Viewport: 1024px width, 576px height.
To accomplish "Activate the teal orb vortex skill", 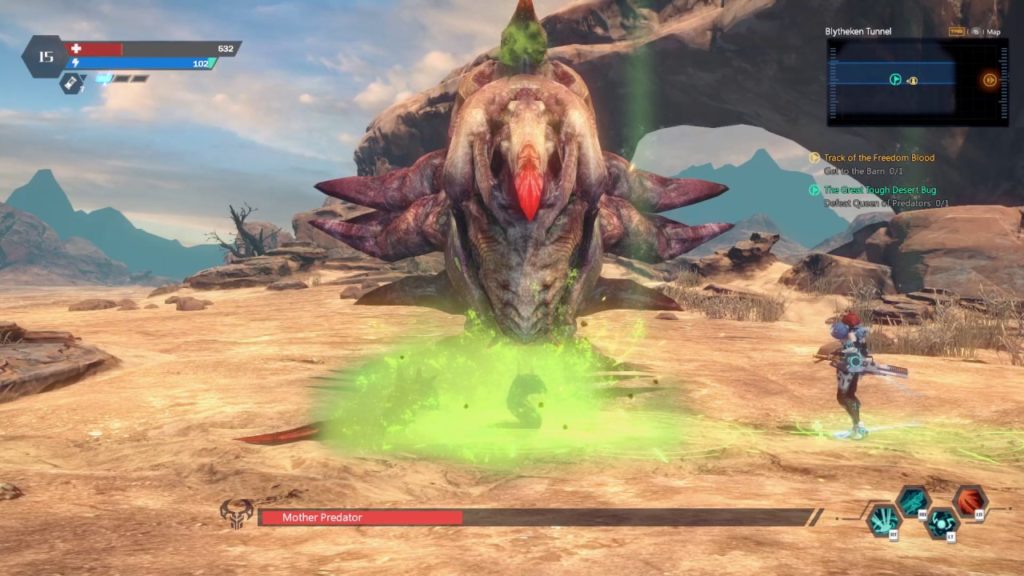I will (943, 523).
